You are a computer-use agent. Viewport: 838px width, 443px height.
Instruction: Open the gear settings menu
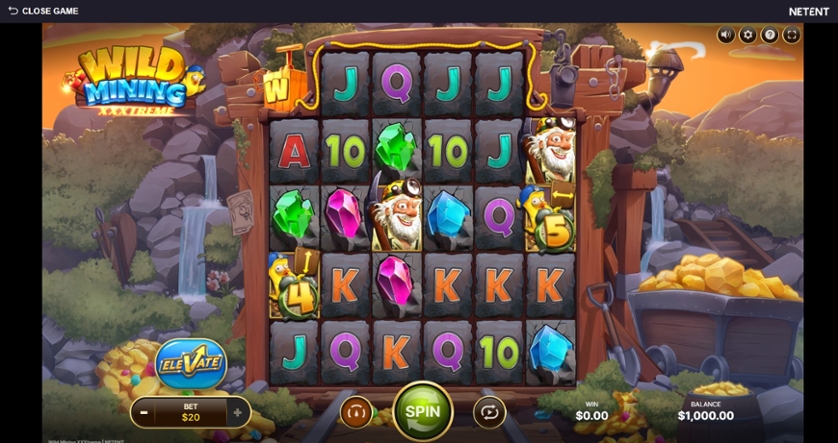pyautogui.click(x=748, y=35)
